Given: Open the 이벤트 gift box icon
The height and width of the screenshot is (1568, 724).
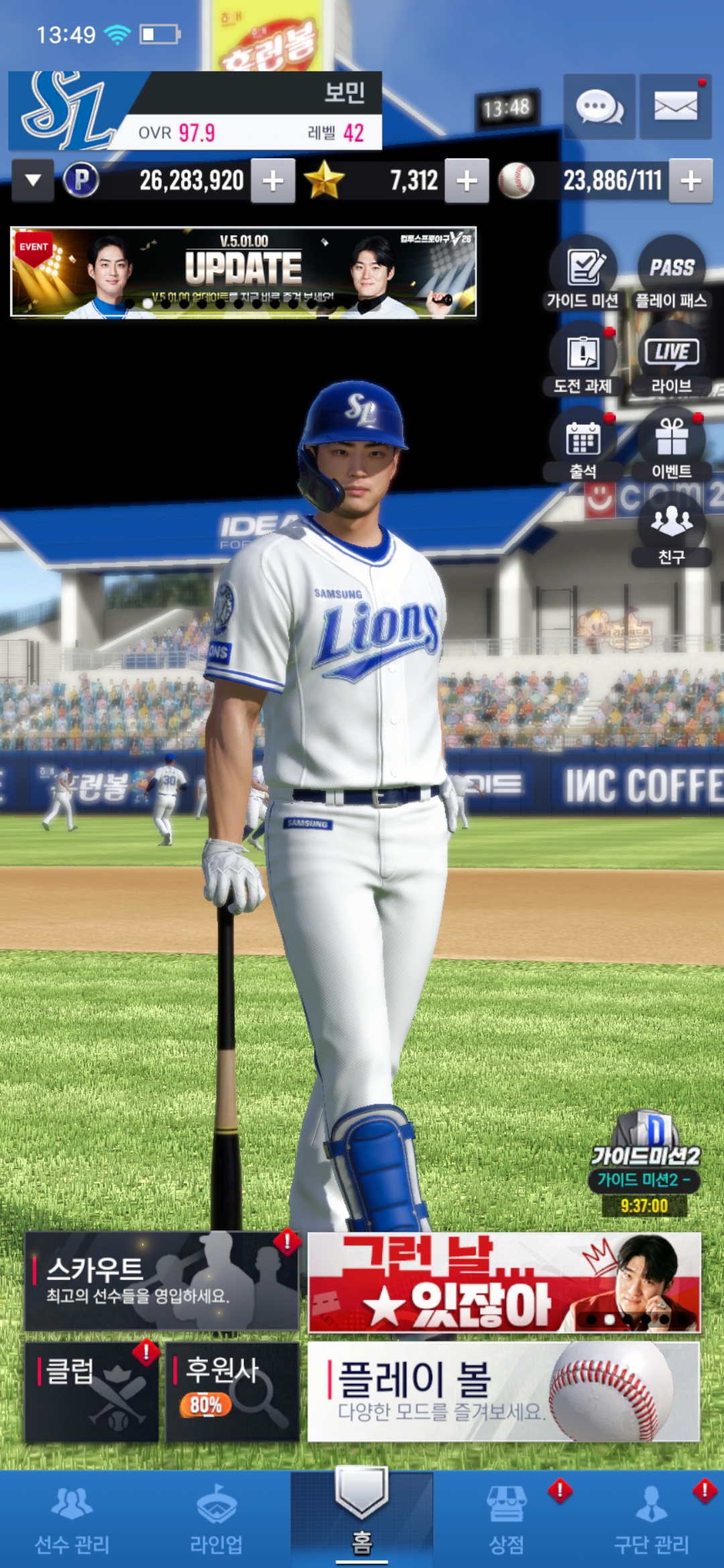Looking at the screenshot, I should [x=671, y=447].
